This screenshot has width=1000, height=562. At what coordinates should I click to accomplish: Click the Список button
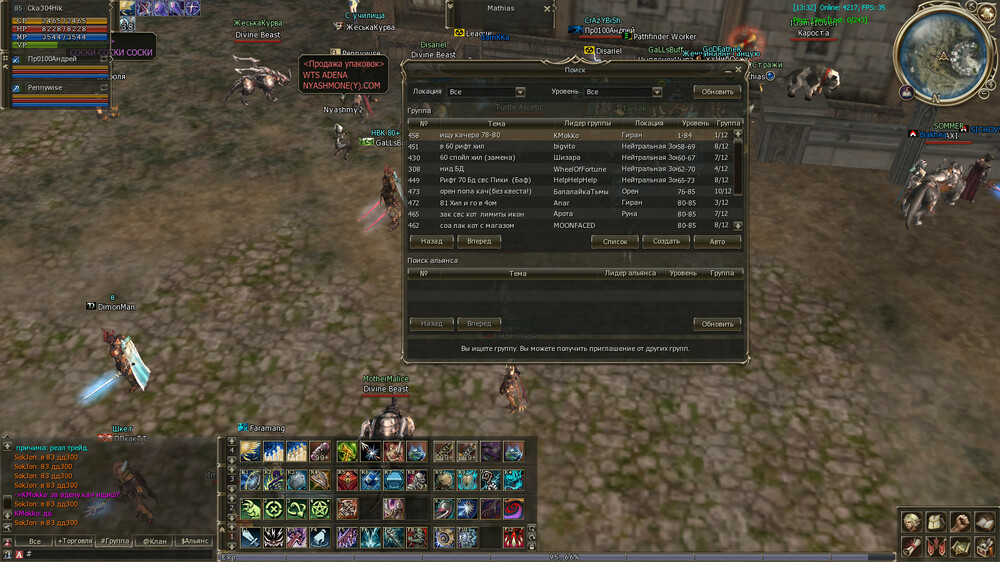pos(615,241)
